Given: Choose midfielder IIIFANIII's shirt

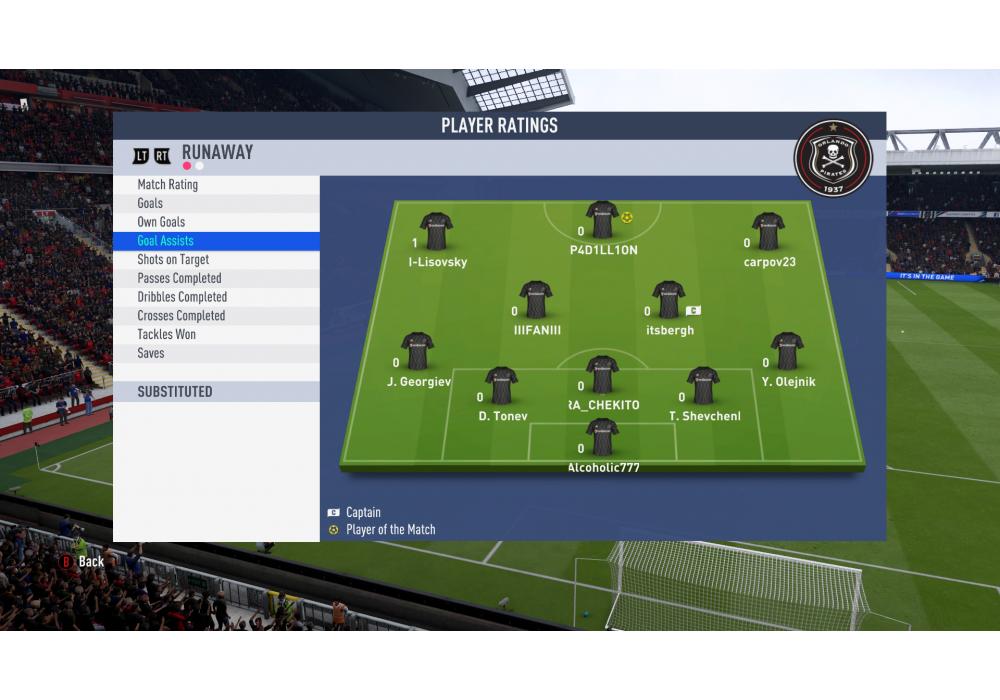Looking at the screenshot, I should point(536,300).
